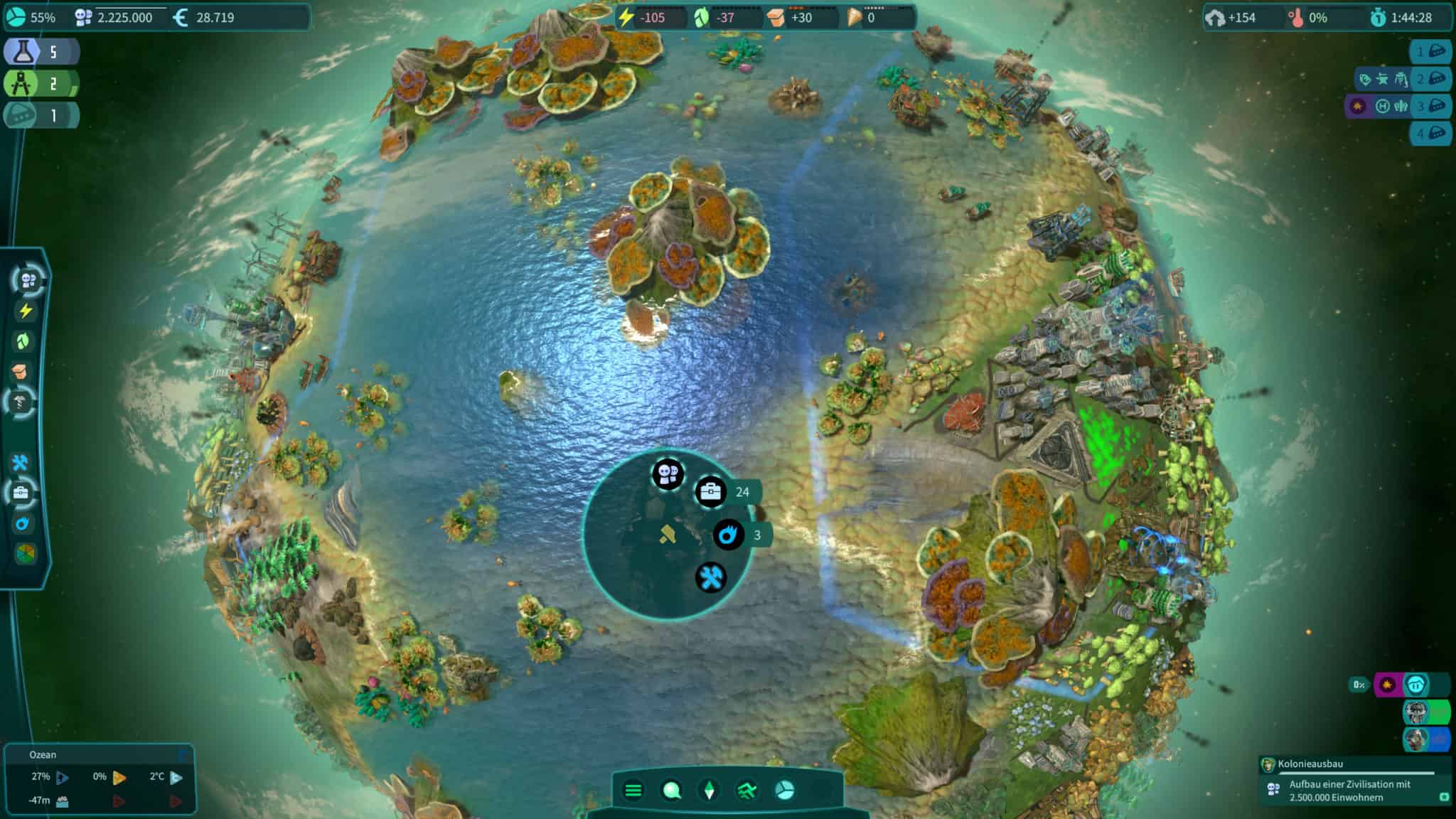
Task: Toggle the blue arrow indicator beside 27%
Action: 62,778
